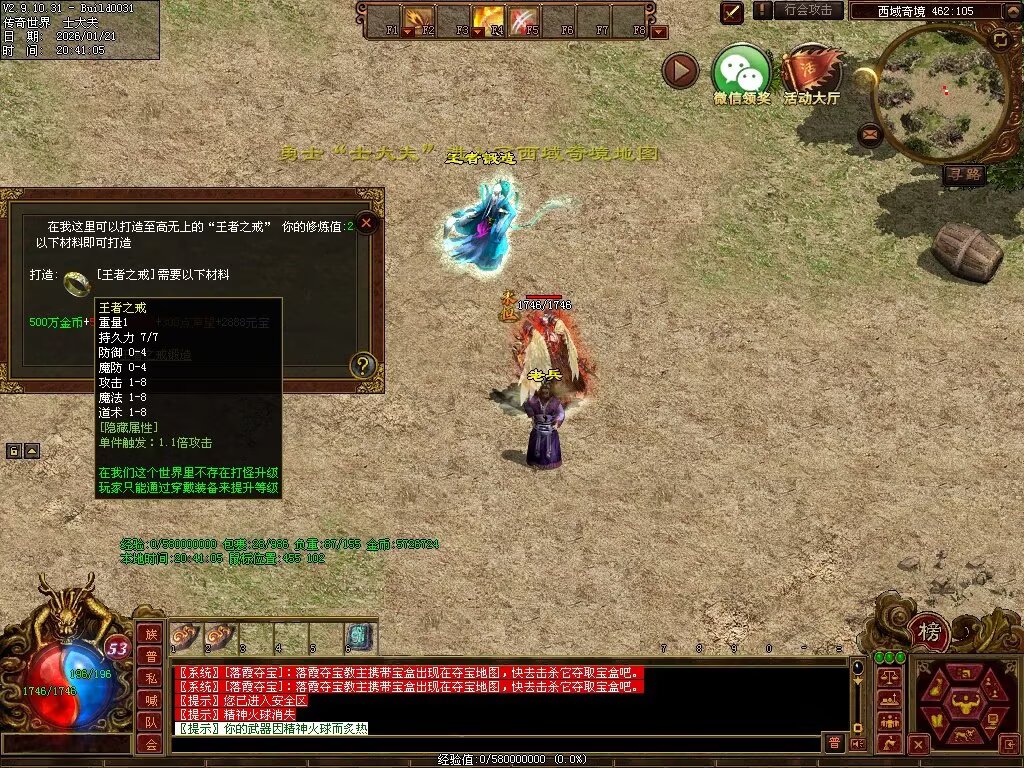Close the 王者之戒 forging dialog

coord(367,223)
